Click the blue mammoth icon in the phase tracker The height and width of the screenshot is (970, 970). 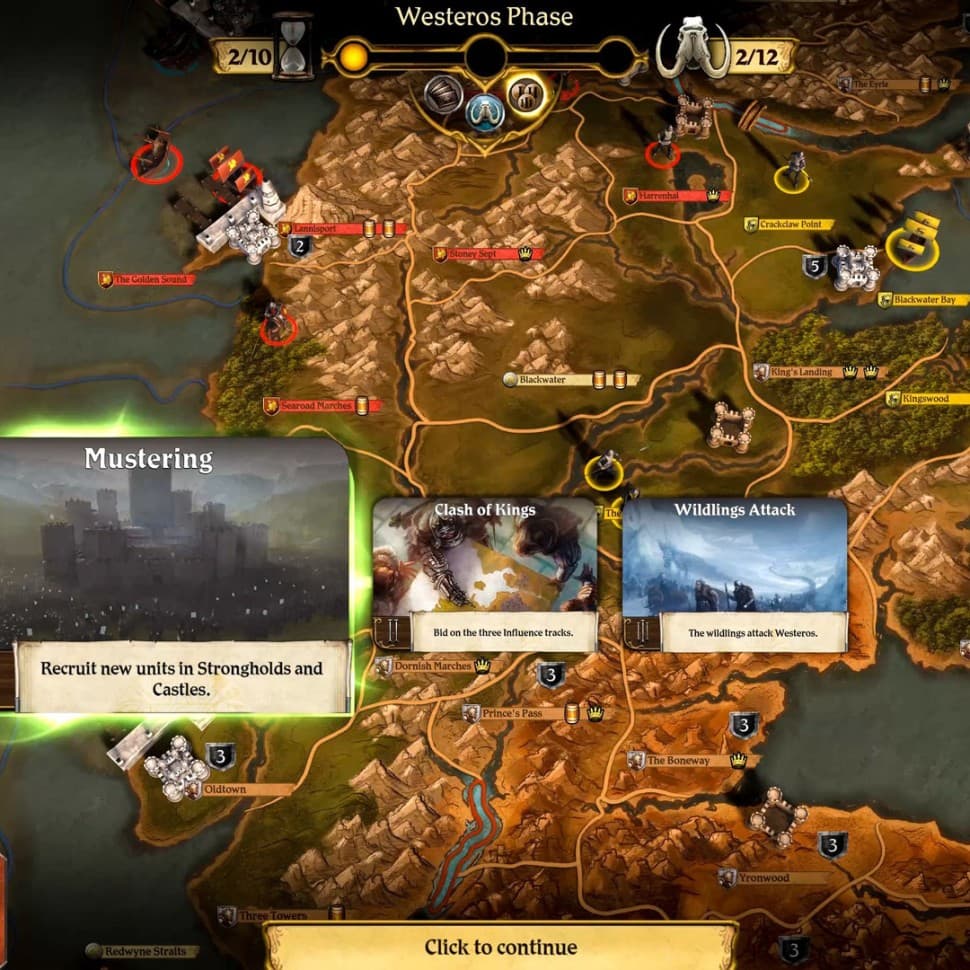pyautogui.click(x=484, y=108)
